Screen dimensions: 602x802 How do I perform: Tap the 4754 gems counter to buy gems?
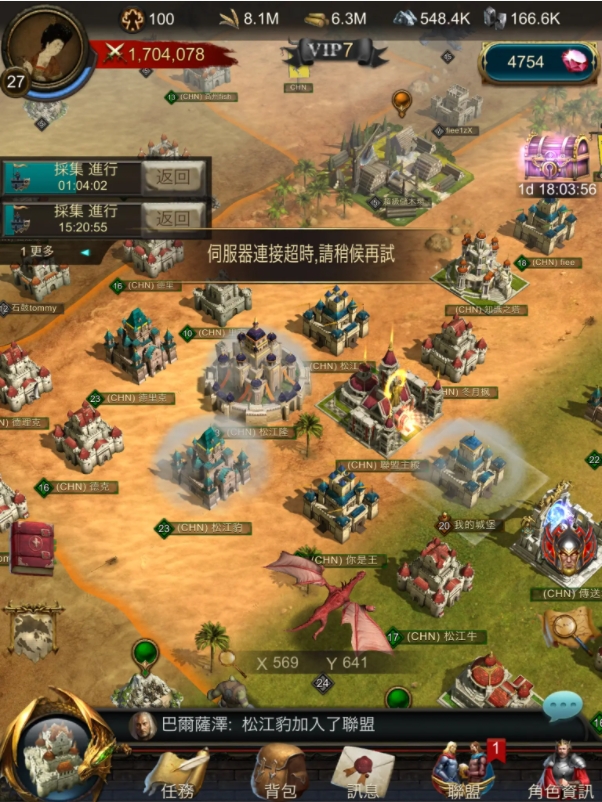[x=538, y=62]
